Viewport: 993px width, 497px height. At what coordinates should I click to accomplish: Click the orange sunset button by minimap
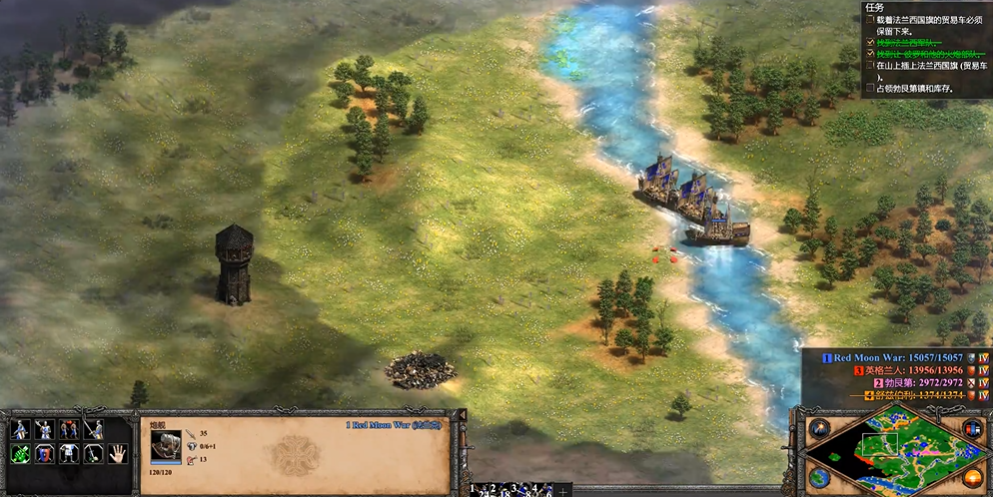point(972,478)
